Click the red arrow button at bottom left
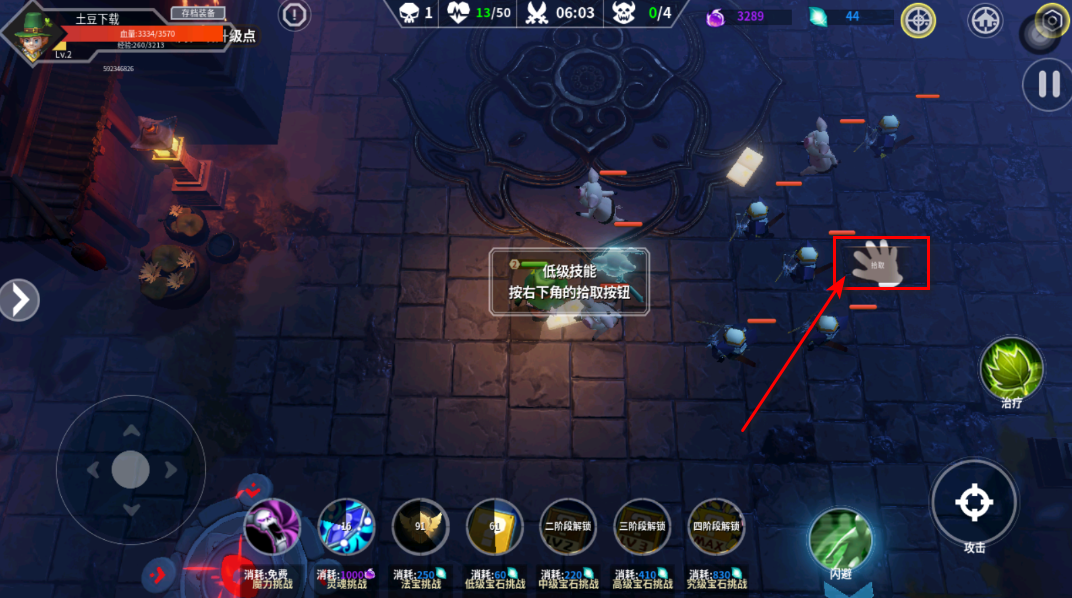Screen dimensions: 1072x598 tap(158, 573)
